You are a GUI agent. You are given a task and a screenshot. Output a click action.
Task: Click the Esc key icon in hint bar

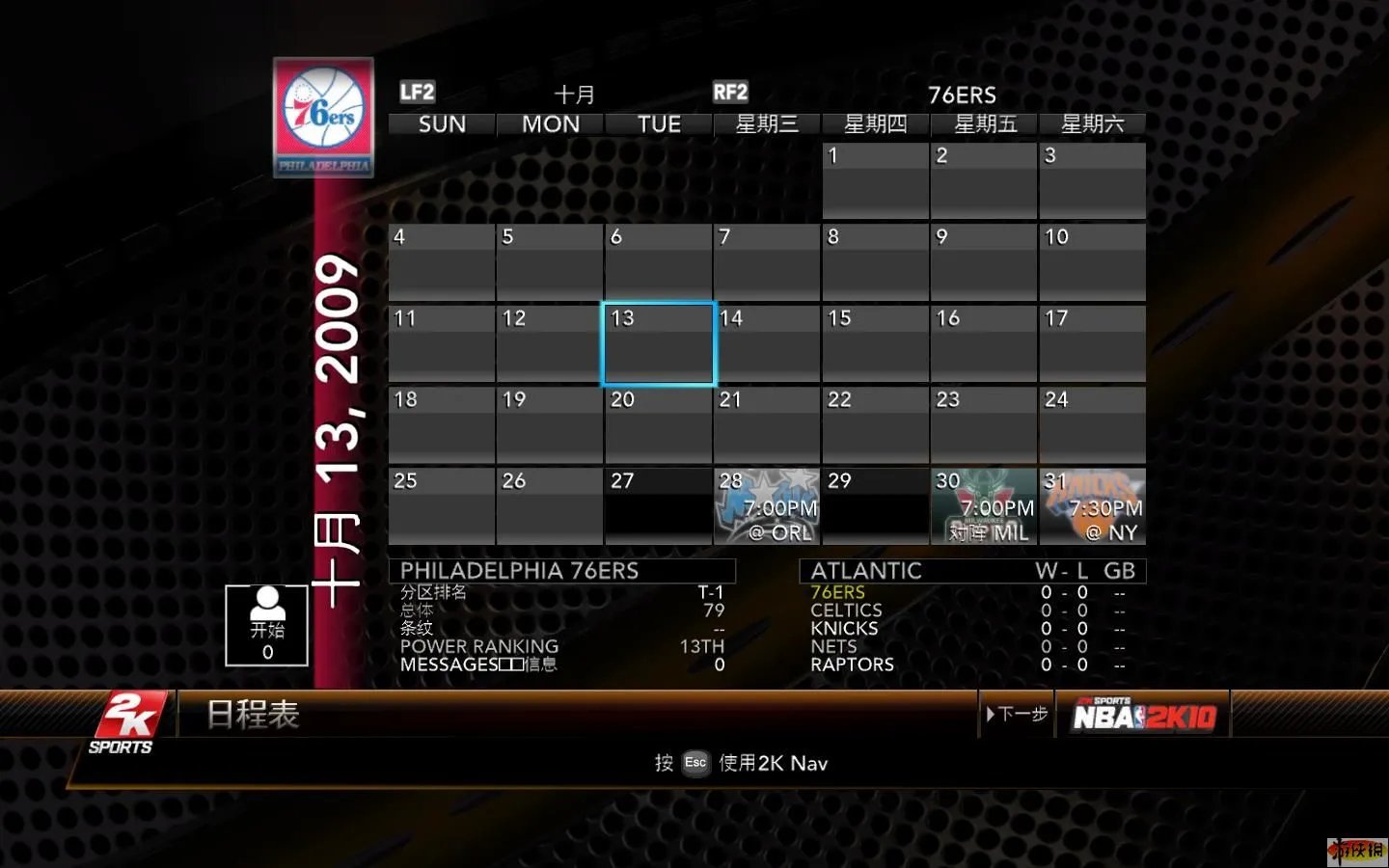click(x=694, y=763)
